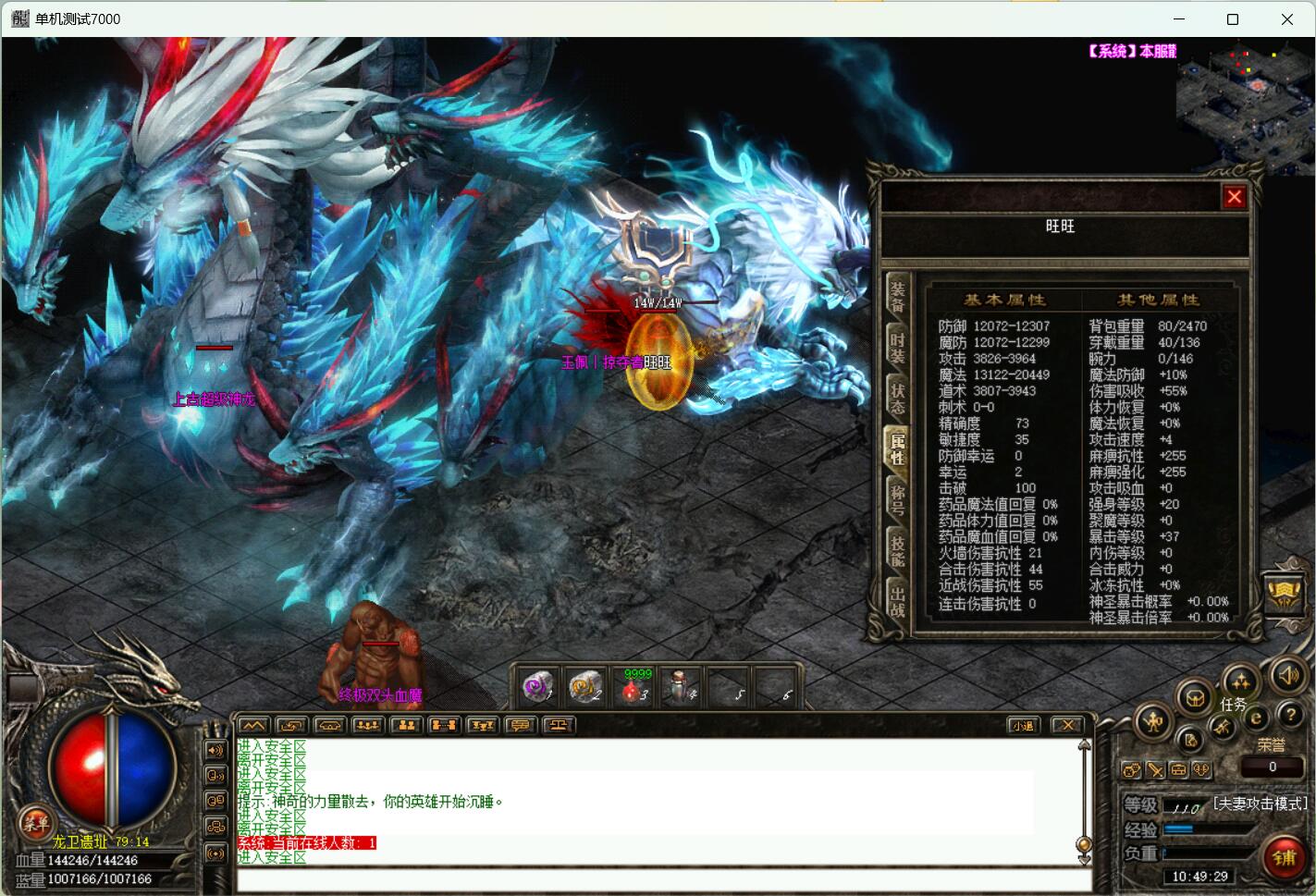Screen dimensions: 1316x896
Task: Switch to the 技能 skills tab
Action: point(897,550)
